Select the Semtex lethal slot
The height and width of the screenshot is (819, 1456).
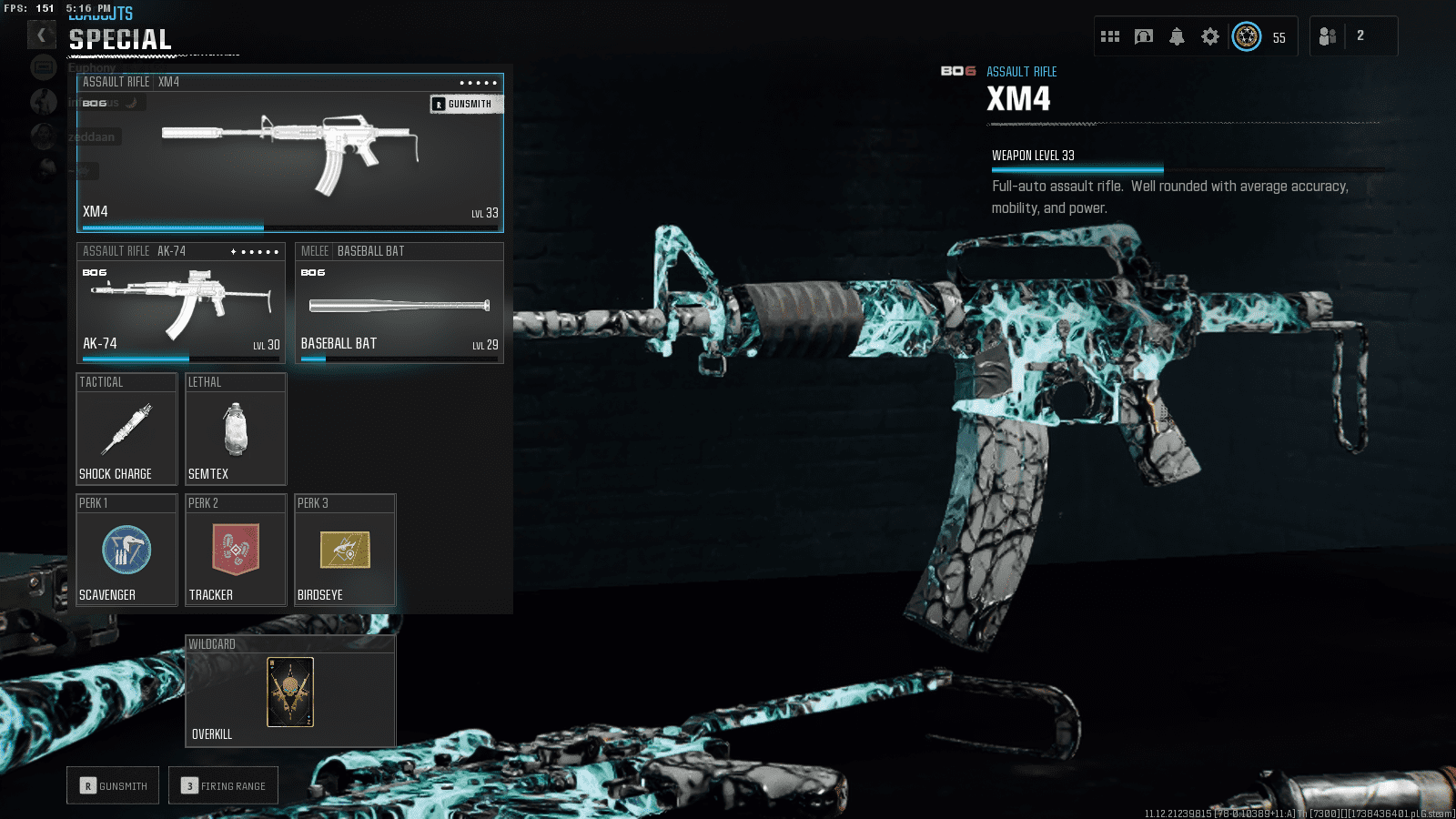coord(235,429)
